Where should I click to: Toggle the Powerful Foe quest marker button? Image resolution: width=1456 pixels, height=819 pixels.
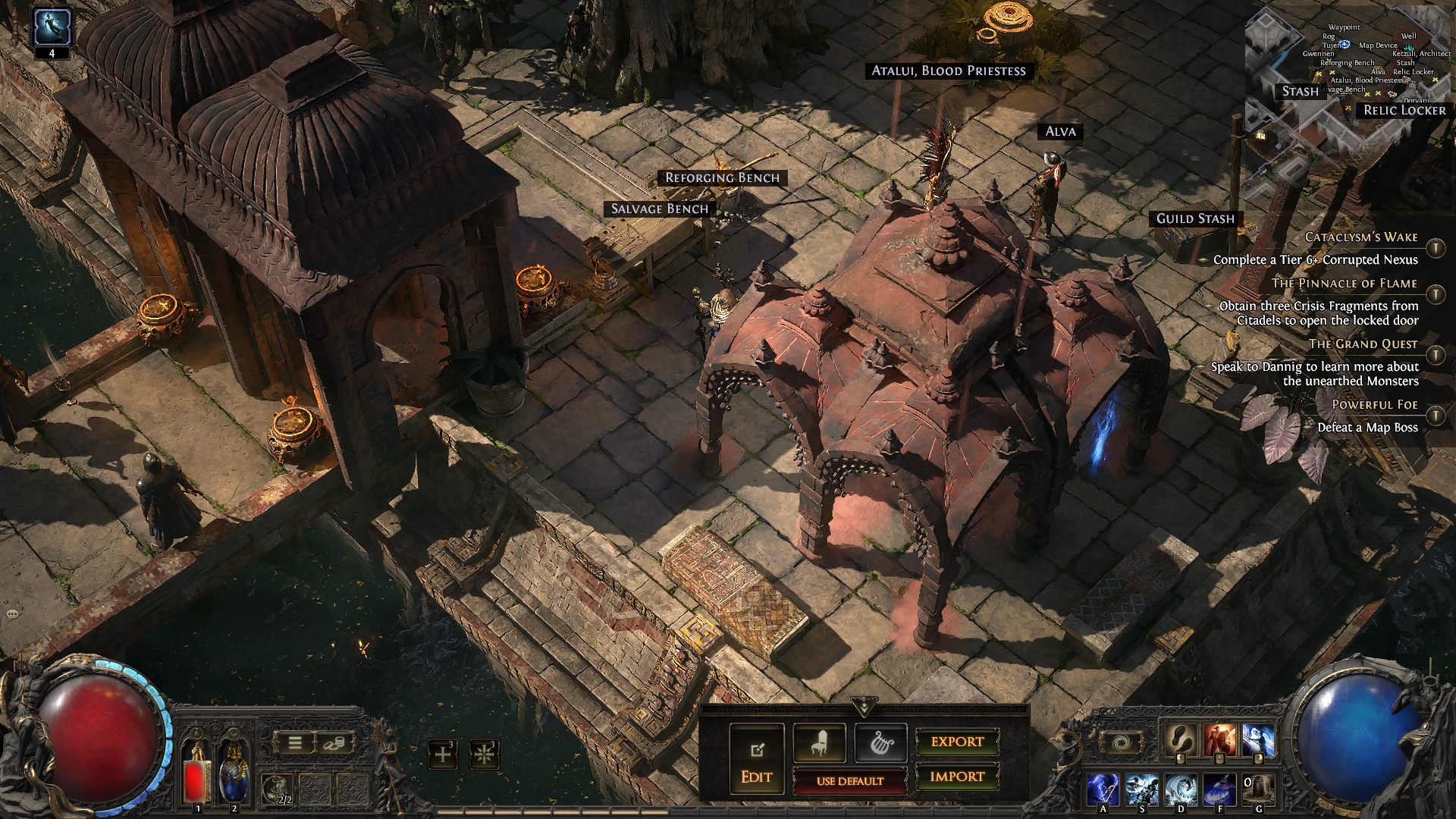1436,416
